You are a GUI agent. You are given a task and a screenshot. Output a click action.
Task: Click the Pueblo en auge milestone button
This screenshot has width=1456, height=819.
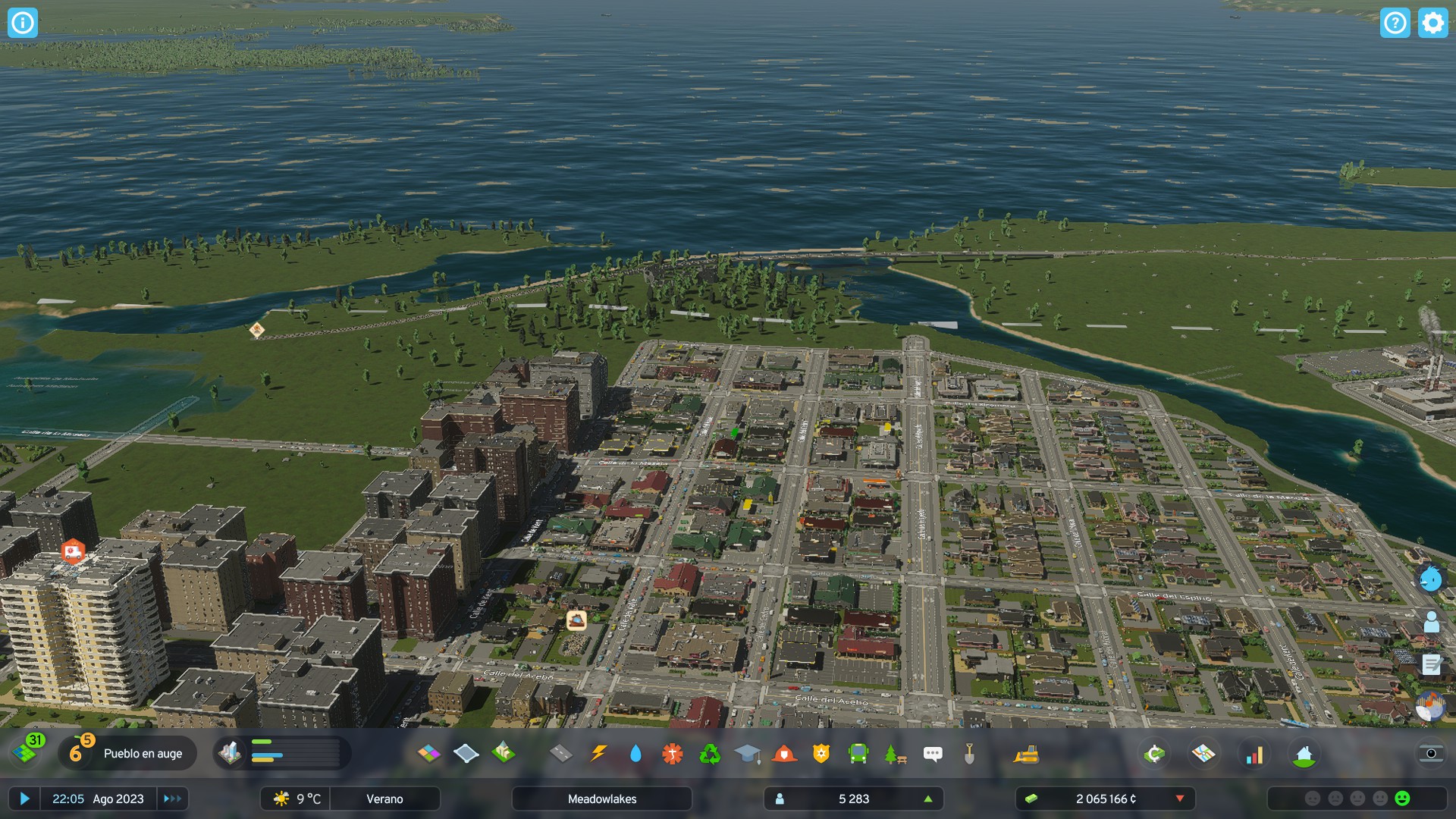[x=127, y=753]
